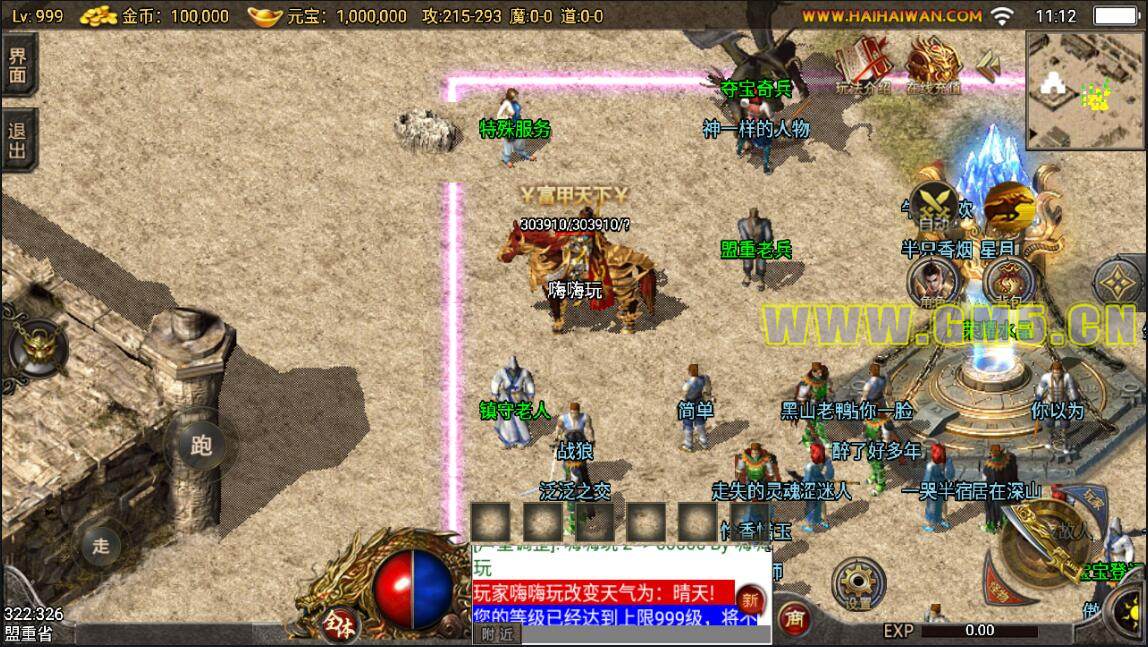This screenshot has width=1148, height=647.
Task: Open the 商 shop button
Action: (797, 616)
